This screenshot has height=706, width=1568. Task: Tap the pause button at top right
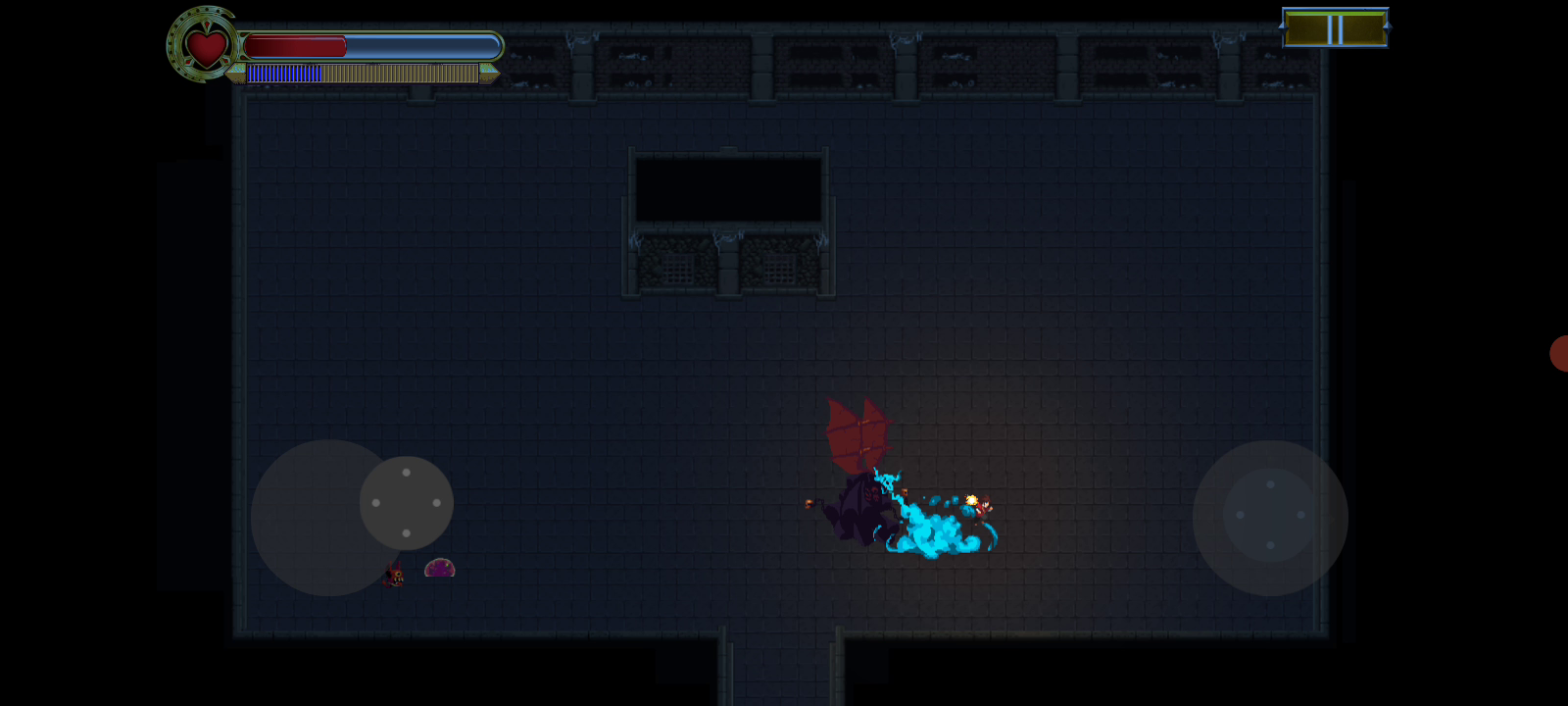1335,28
